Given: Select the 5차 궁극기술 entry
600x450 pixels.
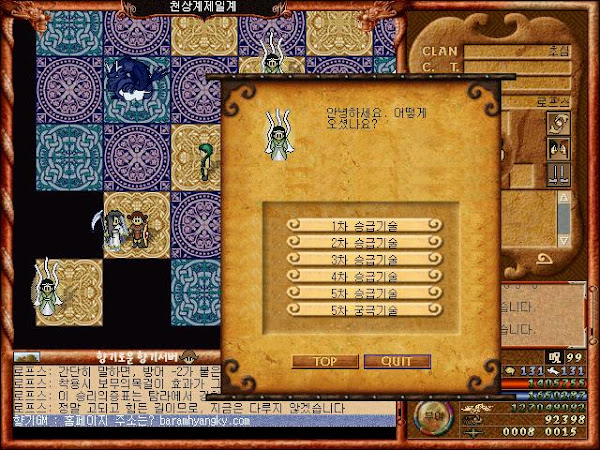Looking at the screenshot, I should pyautogui.click(x=363, y=311).
